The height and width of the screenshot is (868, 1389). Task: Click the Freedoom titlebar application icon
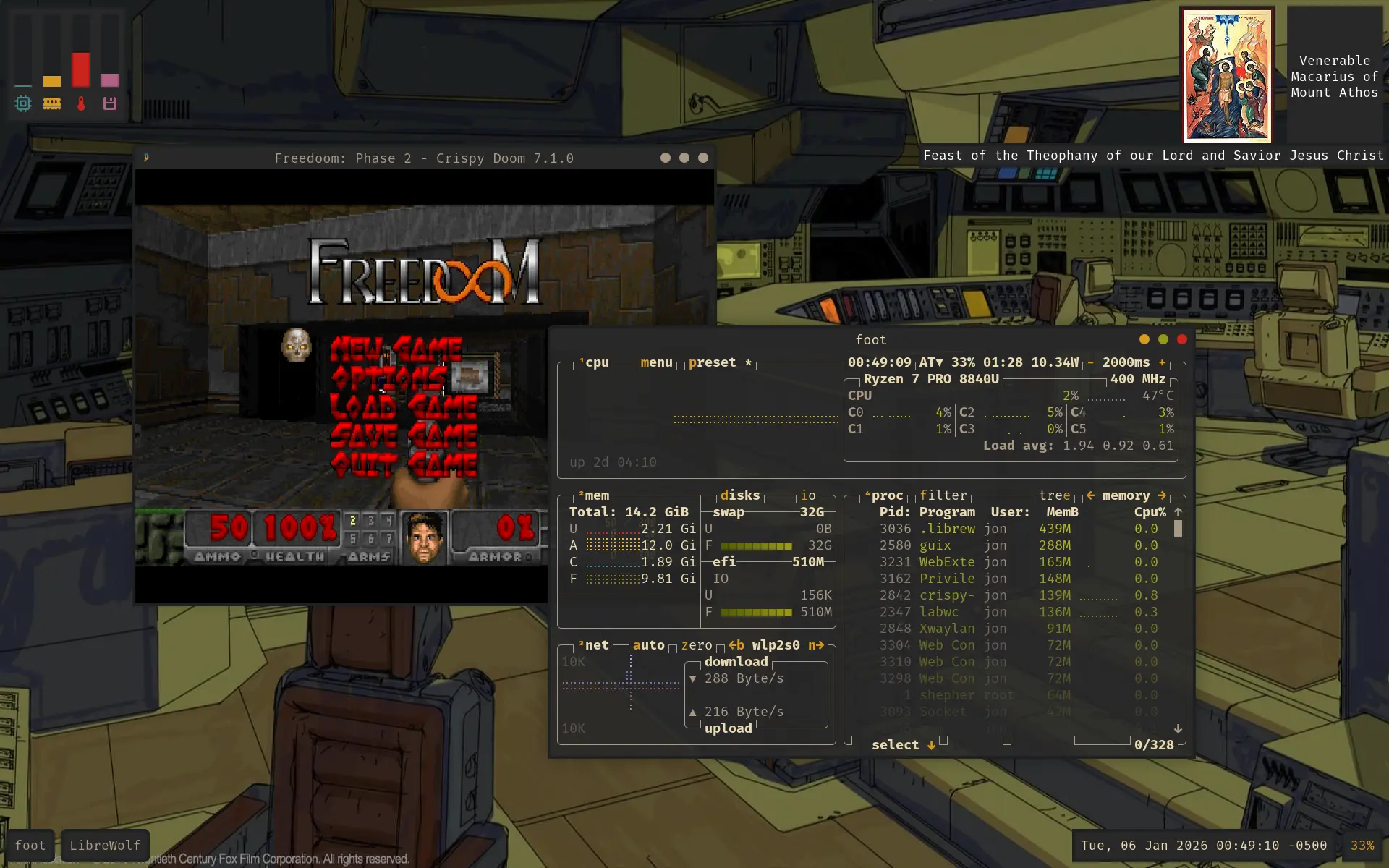pyautogui.click(x=148, y=157)
